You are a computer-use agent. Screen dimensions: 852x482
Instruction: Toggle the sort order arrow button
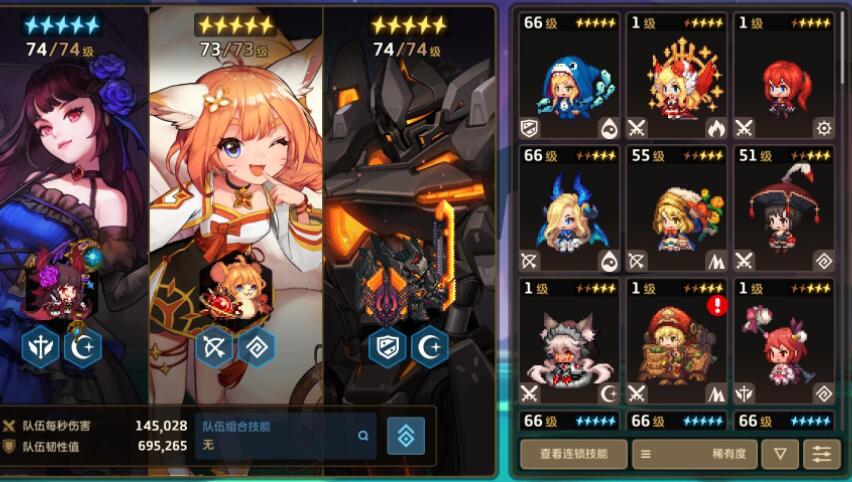point(779,454)
